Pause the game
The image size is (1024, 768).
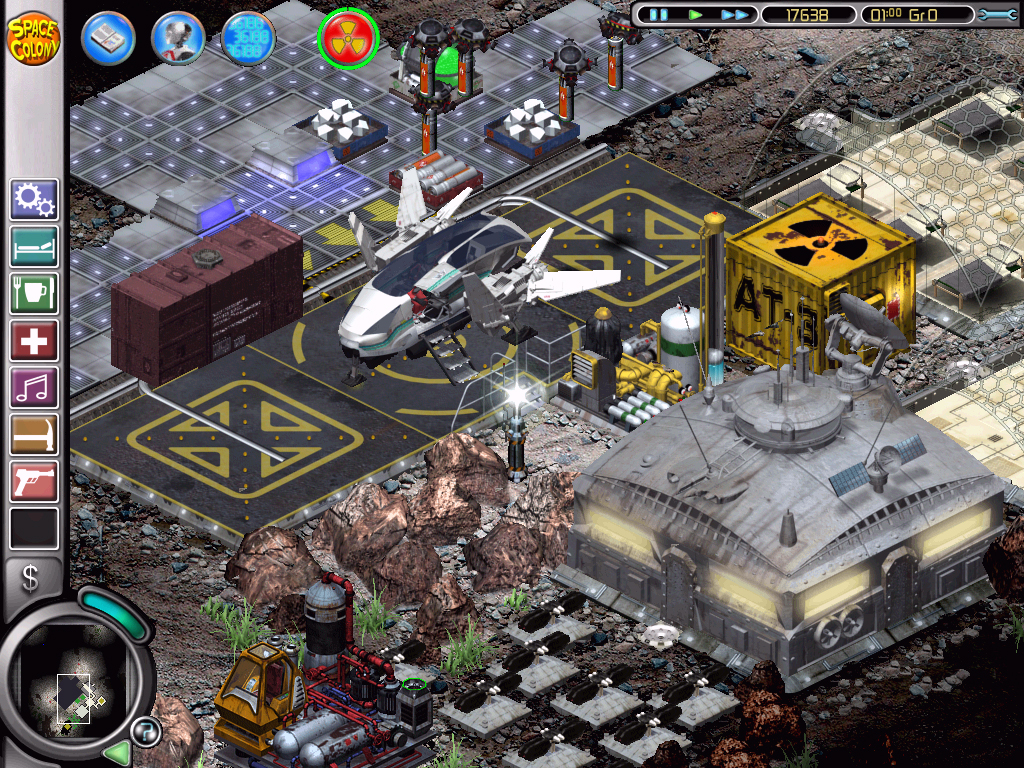tap(658, 15)
